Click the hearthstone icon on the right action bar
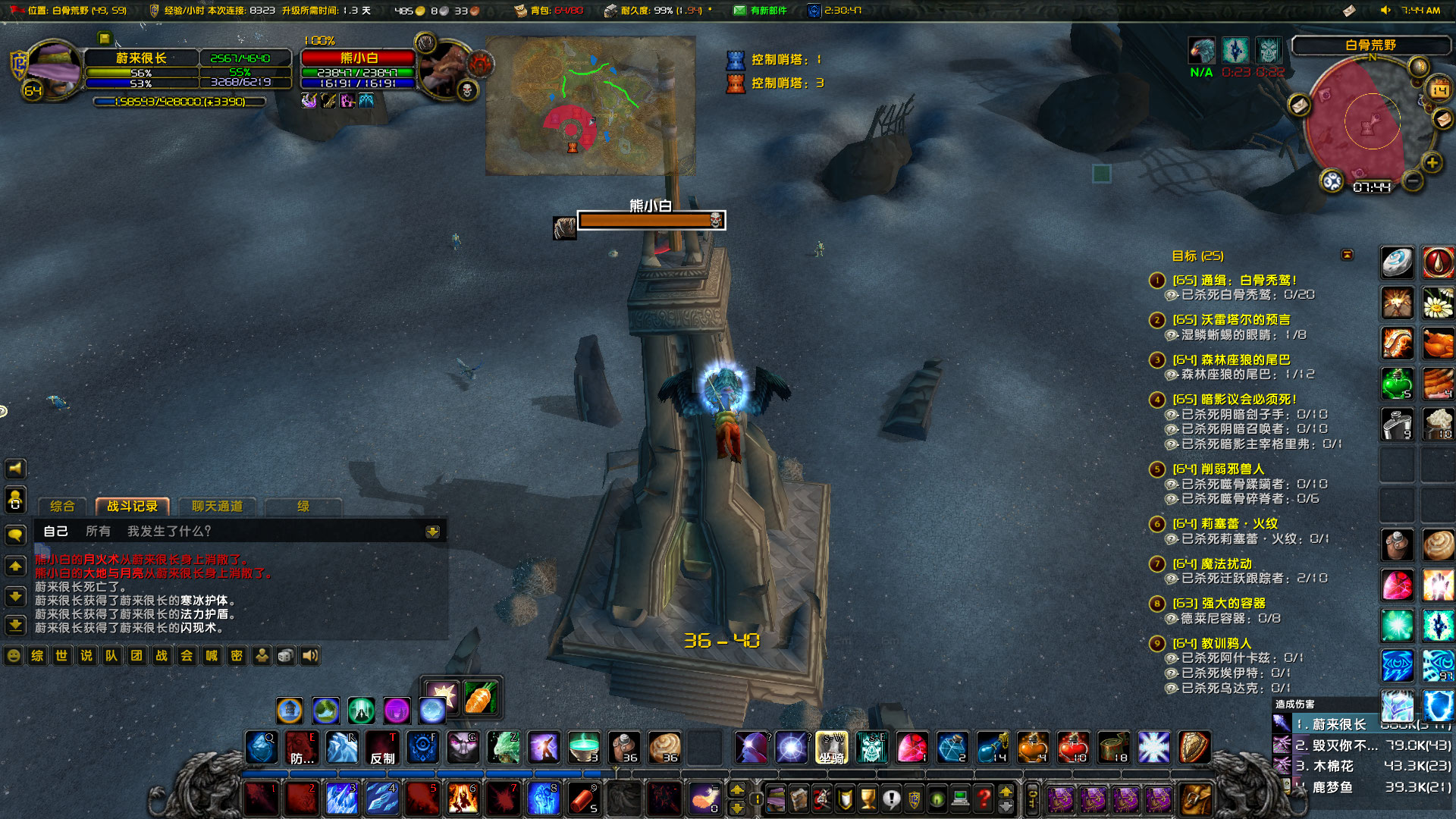1456x819 pixels. tap(1397, 262)
